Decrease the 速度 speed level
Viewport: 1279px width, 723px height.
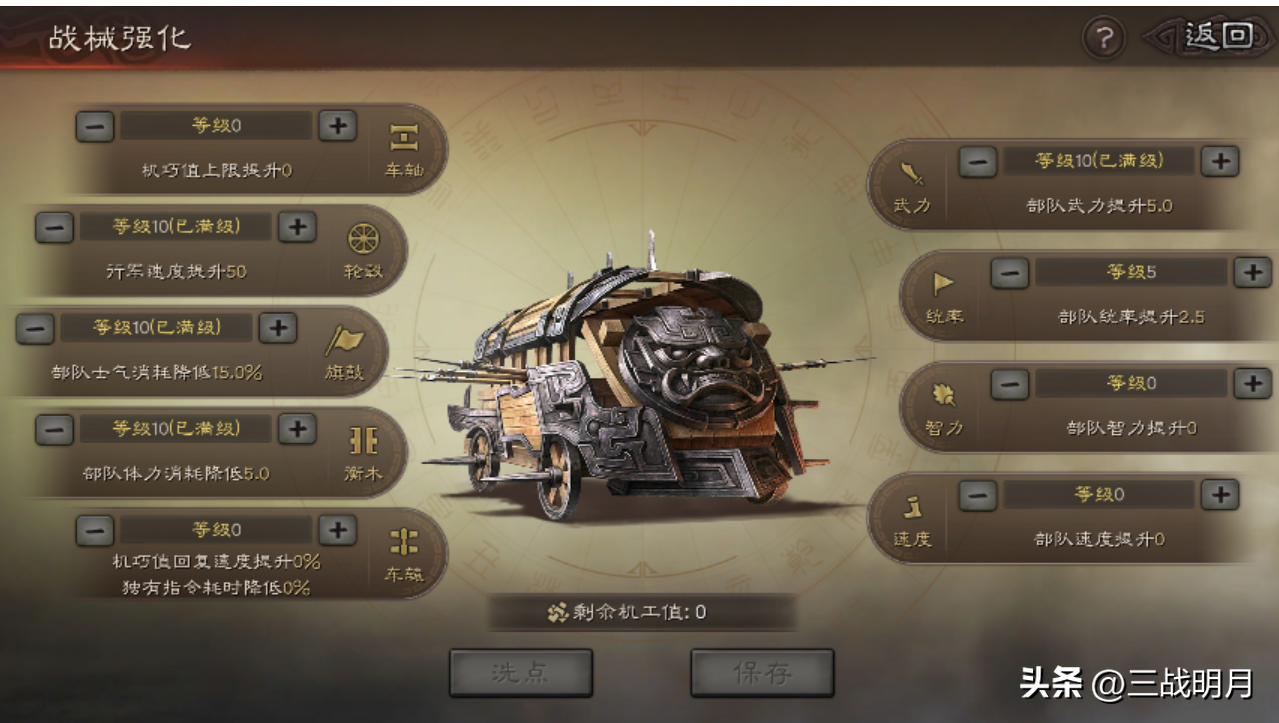978,494
